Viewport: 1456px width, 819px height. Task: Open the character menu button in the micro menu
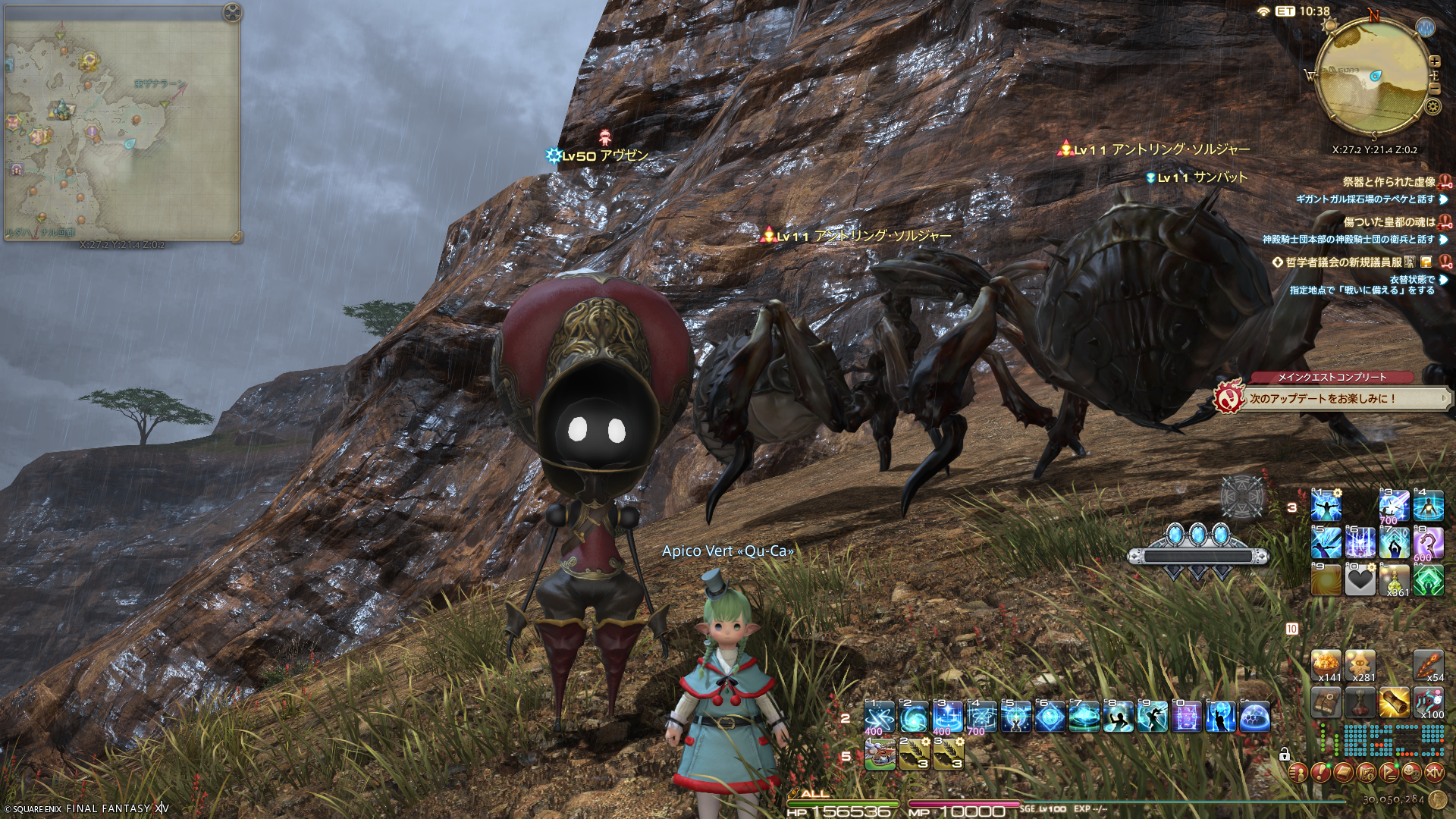coord(1298,773)
